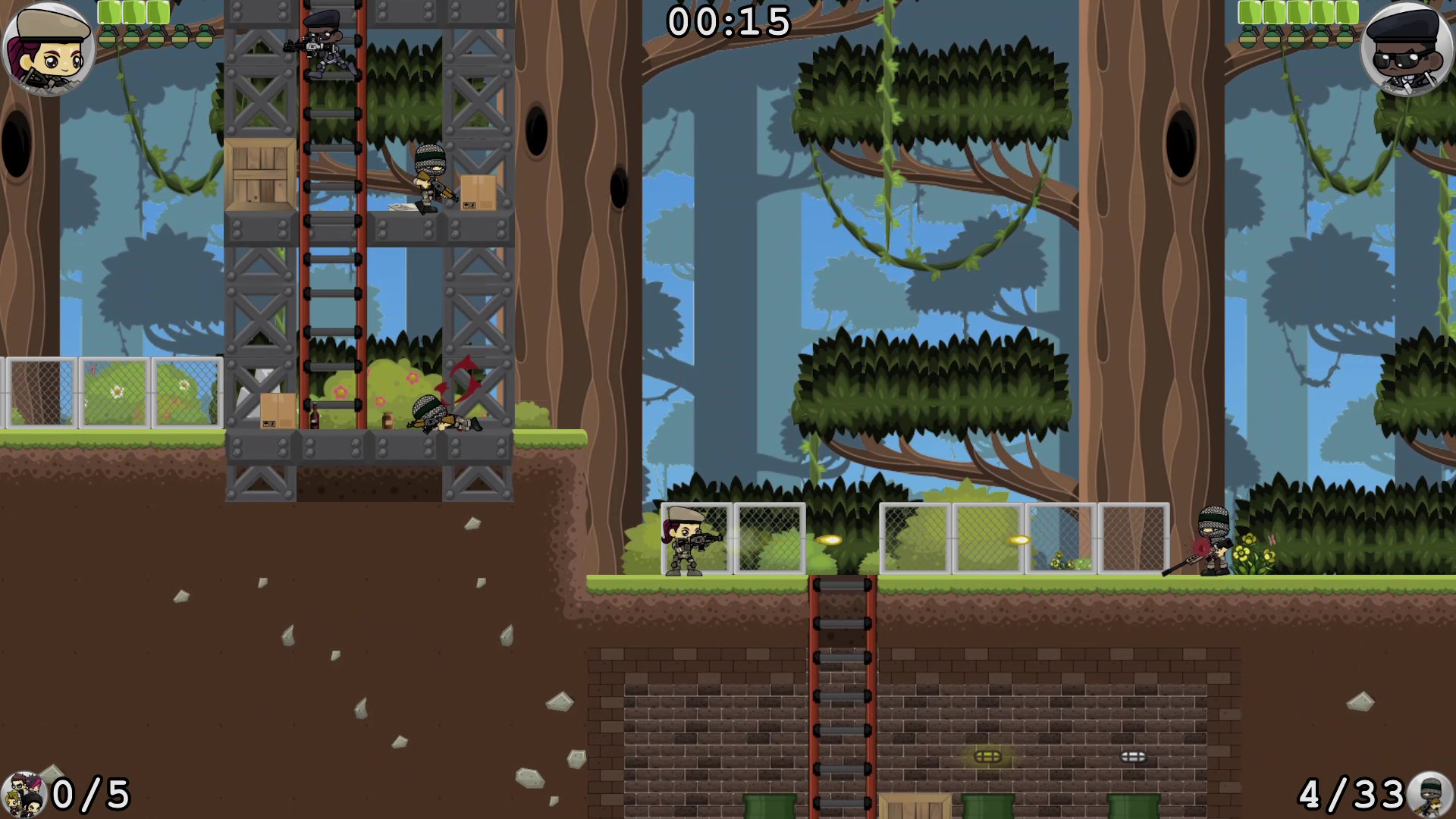The image size is (1456, 819).
Task: Click the left player's green health bar
Action: point(133,12)
